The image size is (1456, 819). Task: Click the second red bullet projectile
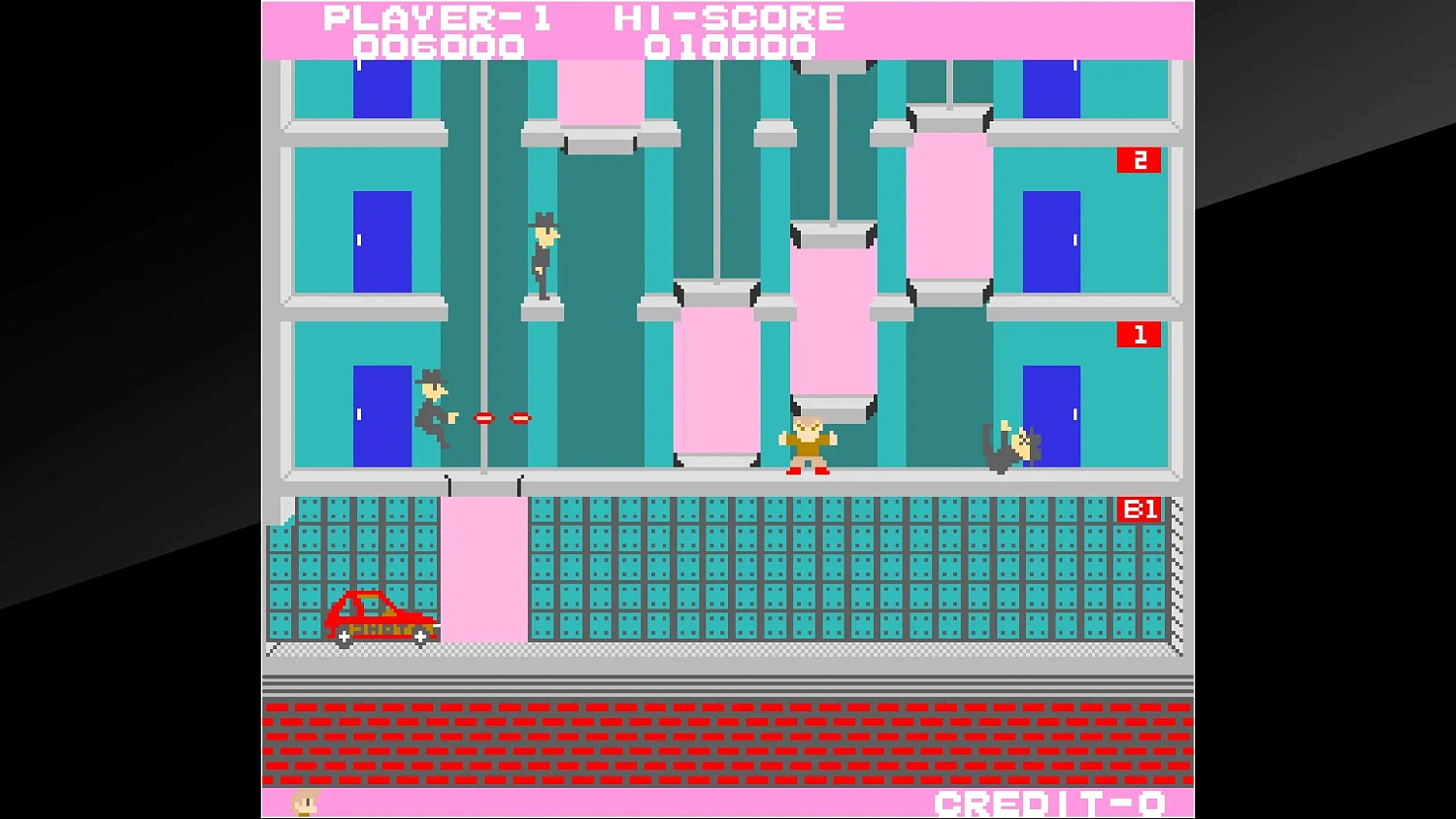[521, 417]
